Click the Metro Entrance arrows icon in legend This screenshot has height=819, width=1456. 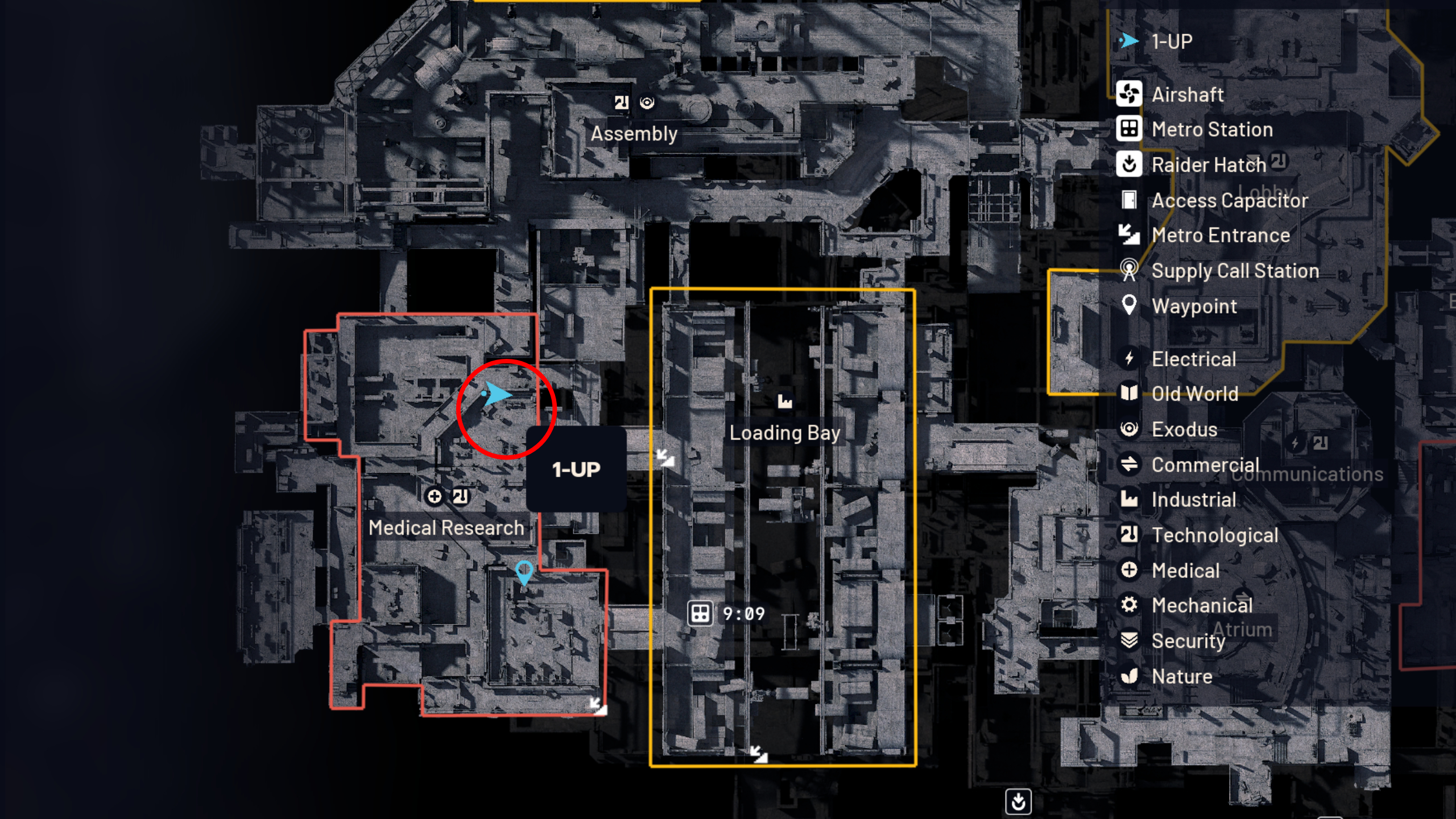[1130, 235]
